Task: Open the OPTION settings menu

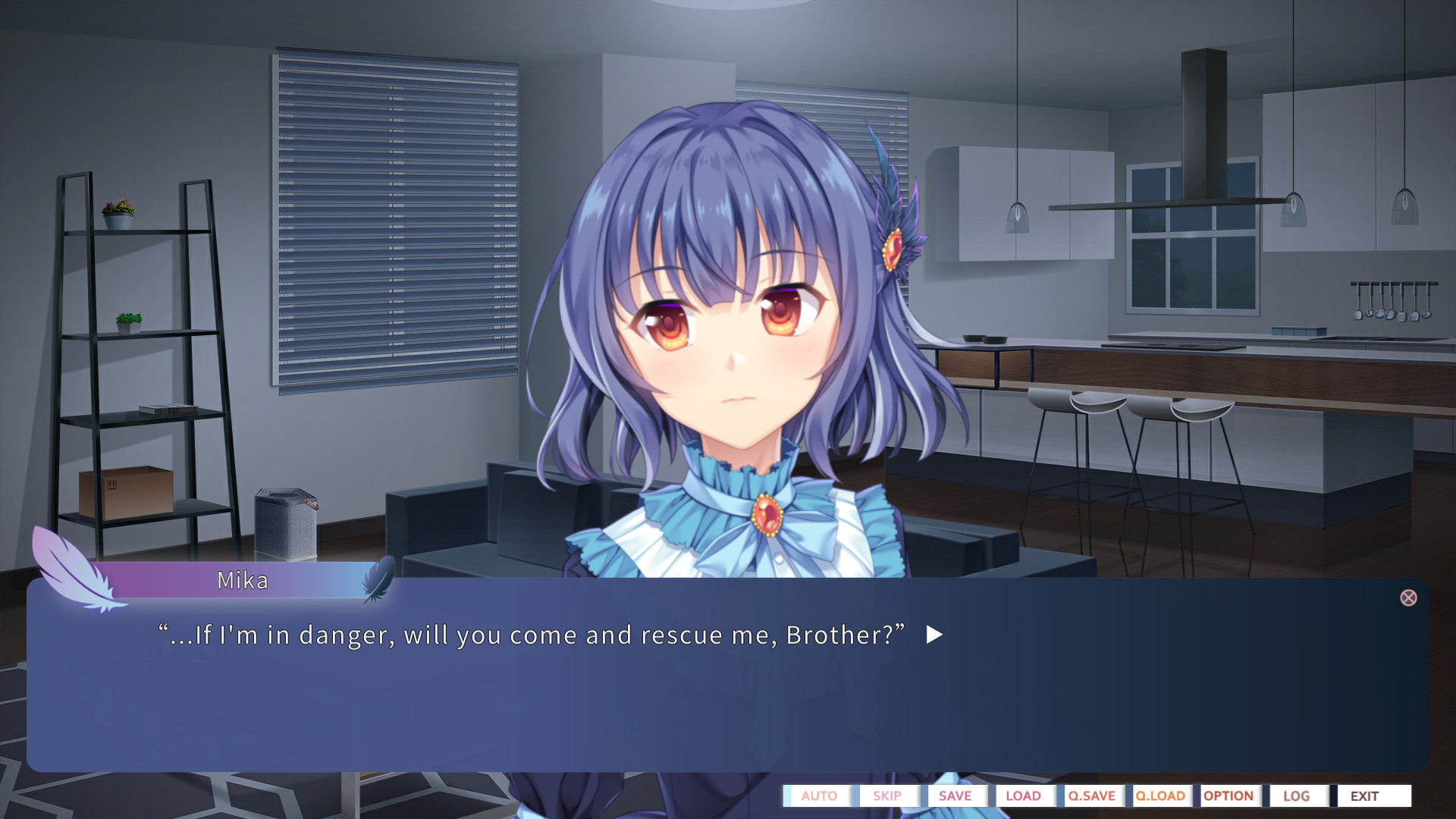Action: (1228, 796)
